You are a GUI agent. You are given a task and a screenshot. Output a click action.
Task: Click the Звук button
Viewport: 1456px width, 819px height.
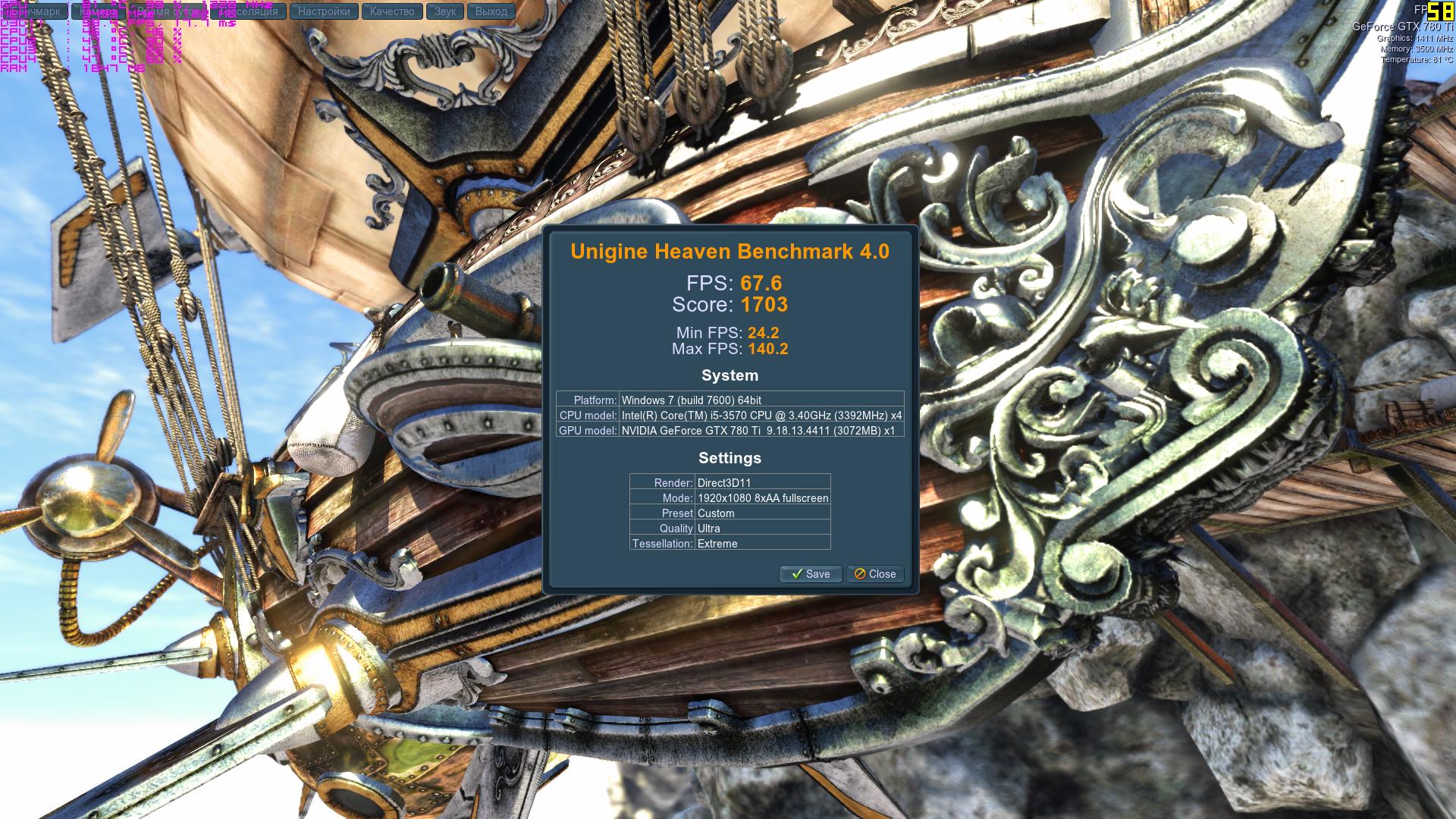(445, 11)
